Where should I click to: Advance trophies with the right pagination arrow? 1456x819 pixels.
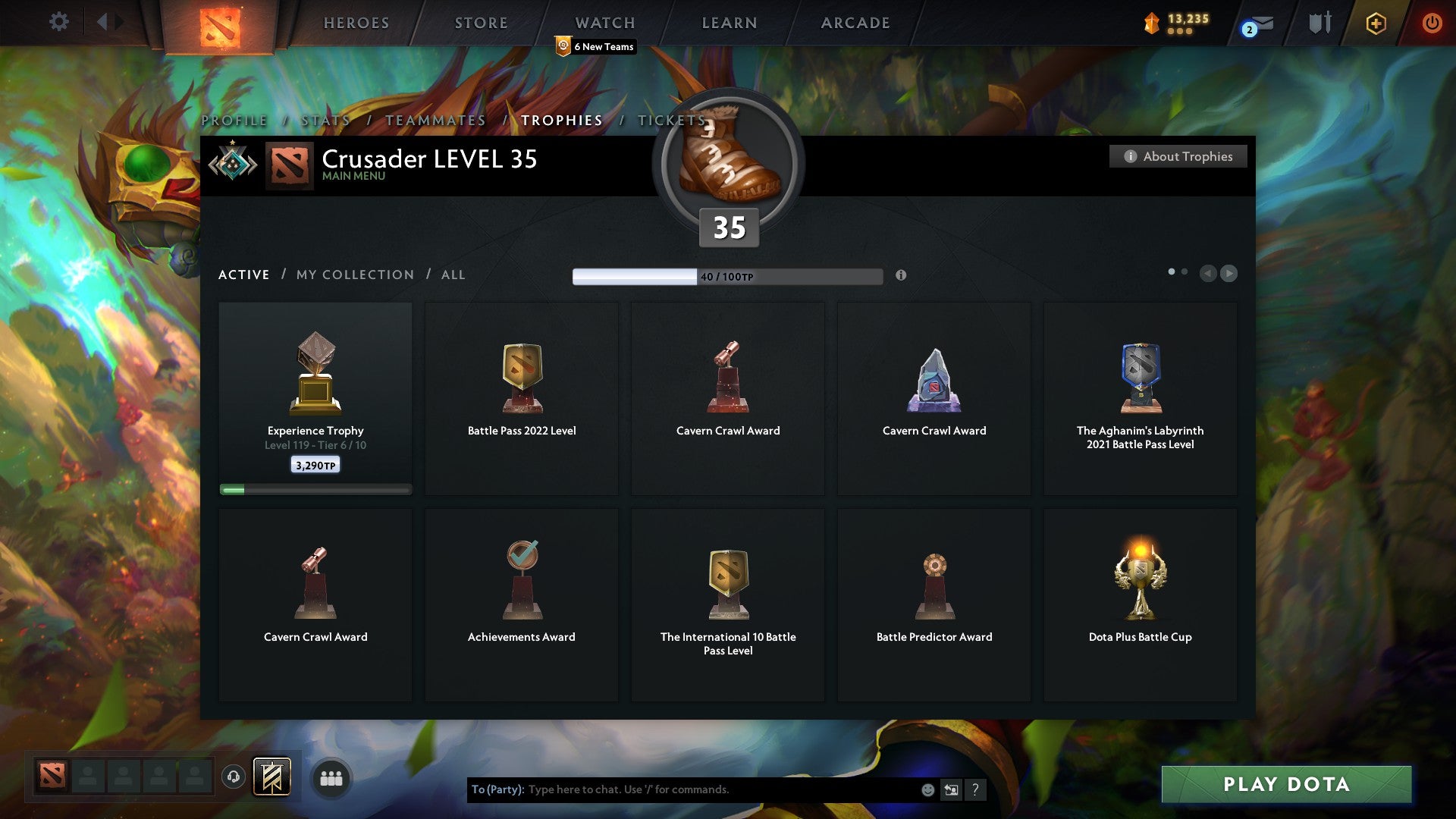tap(1229, 274)
